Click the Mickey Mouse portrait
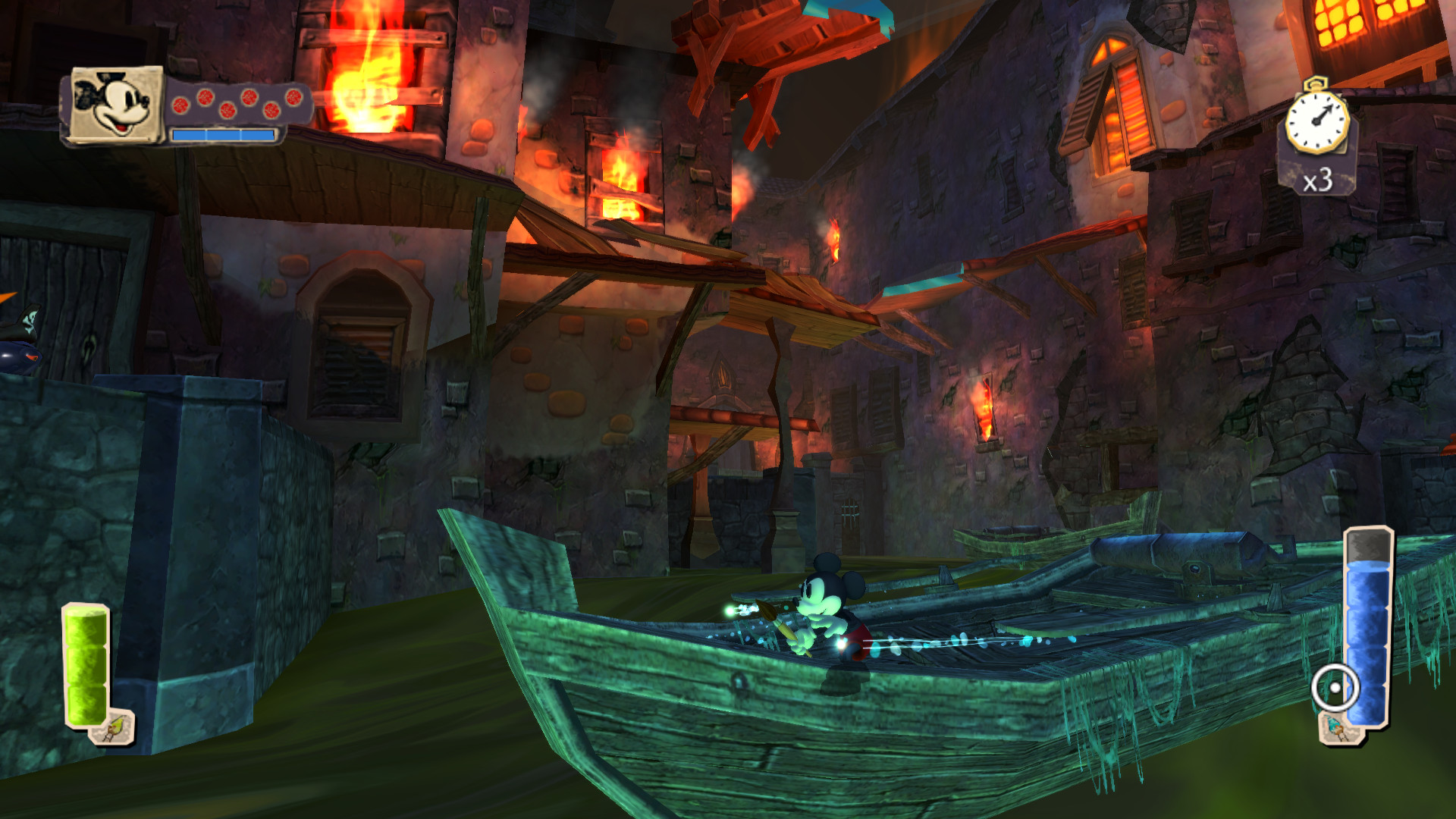The image size is (1456, 819). pos(117,104)
